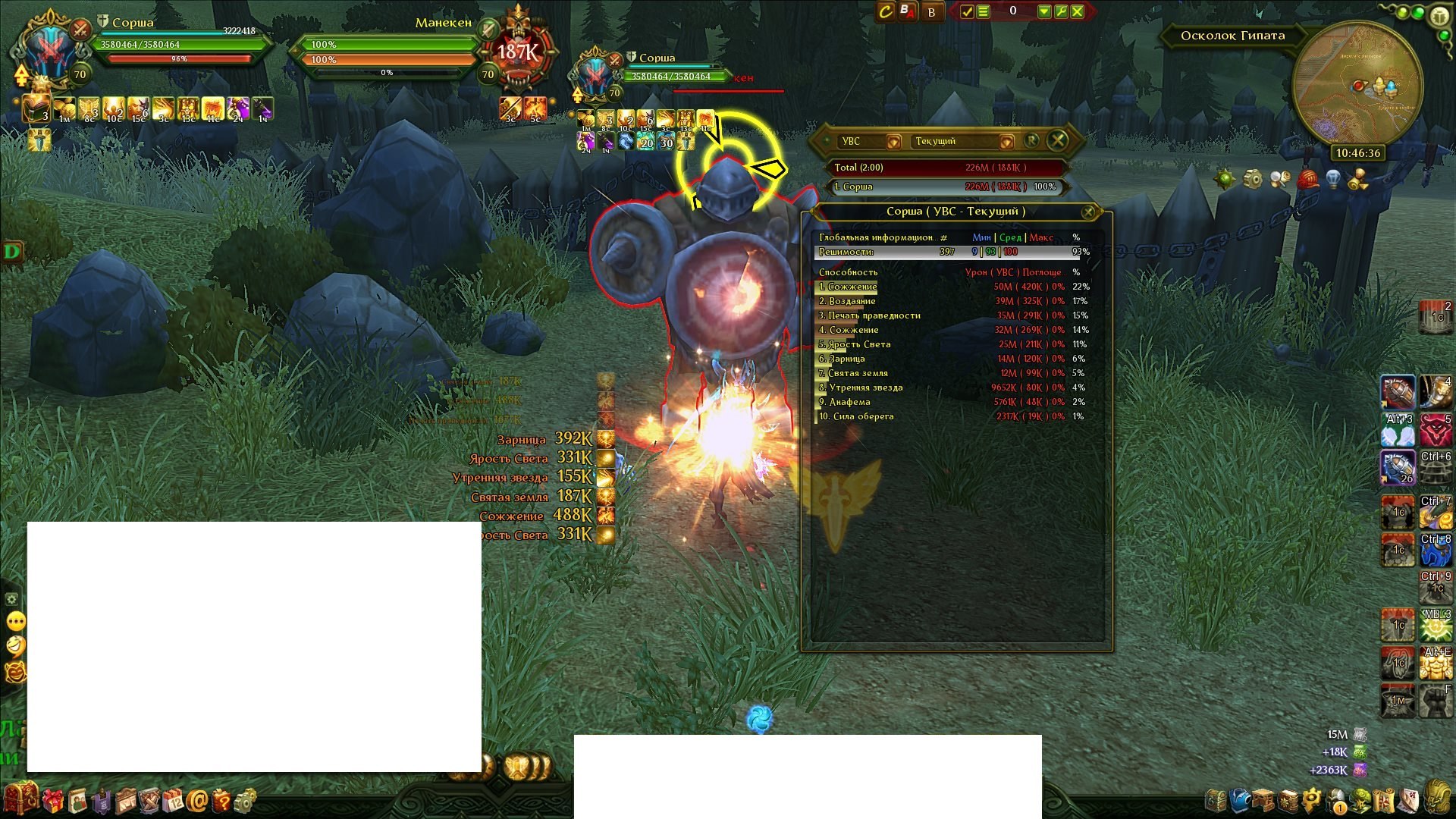
Task: Close the damage meter panel
Action: (x=1057, y=140)
